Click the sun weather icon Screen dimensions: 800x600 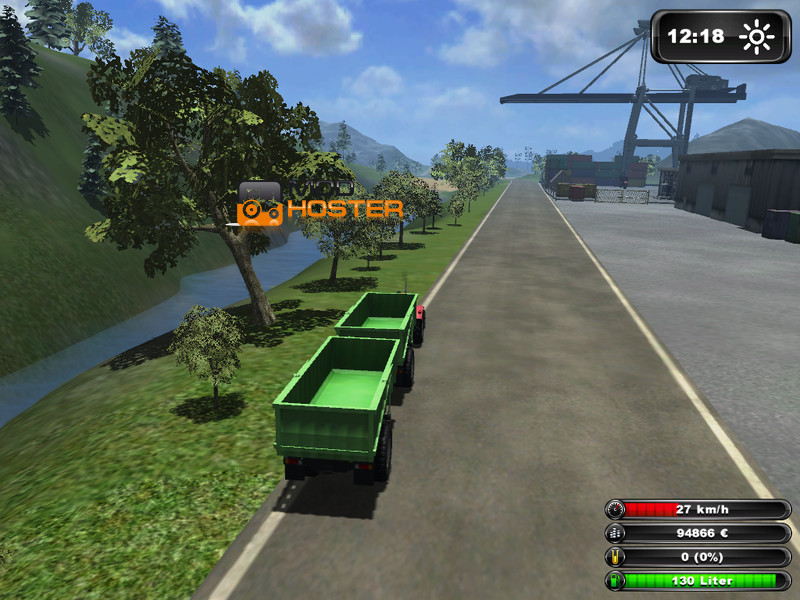pos(757,37)
